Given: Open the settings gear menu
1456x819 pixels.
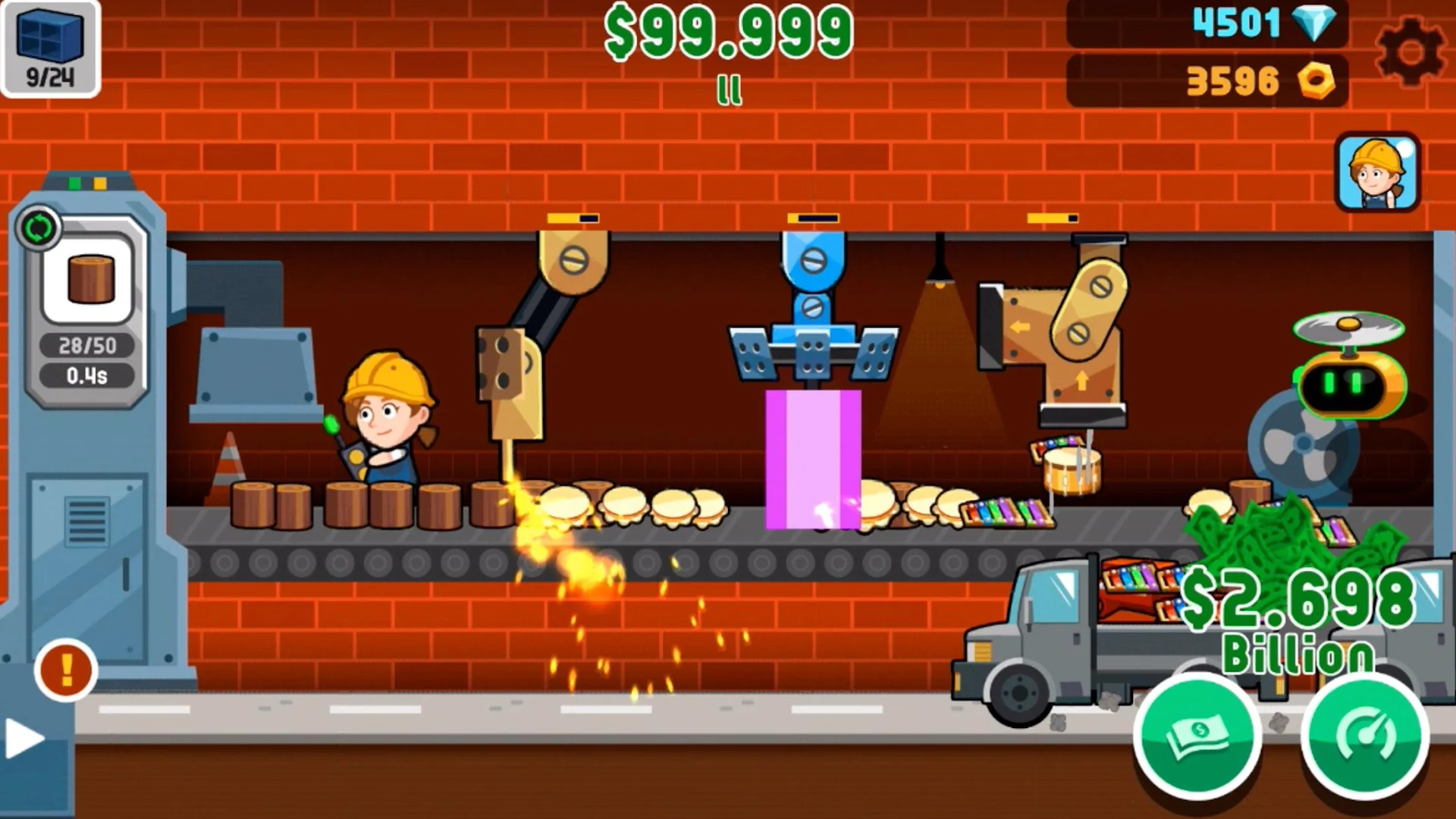Looking at the screenshot, I should point(1412,50).
